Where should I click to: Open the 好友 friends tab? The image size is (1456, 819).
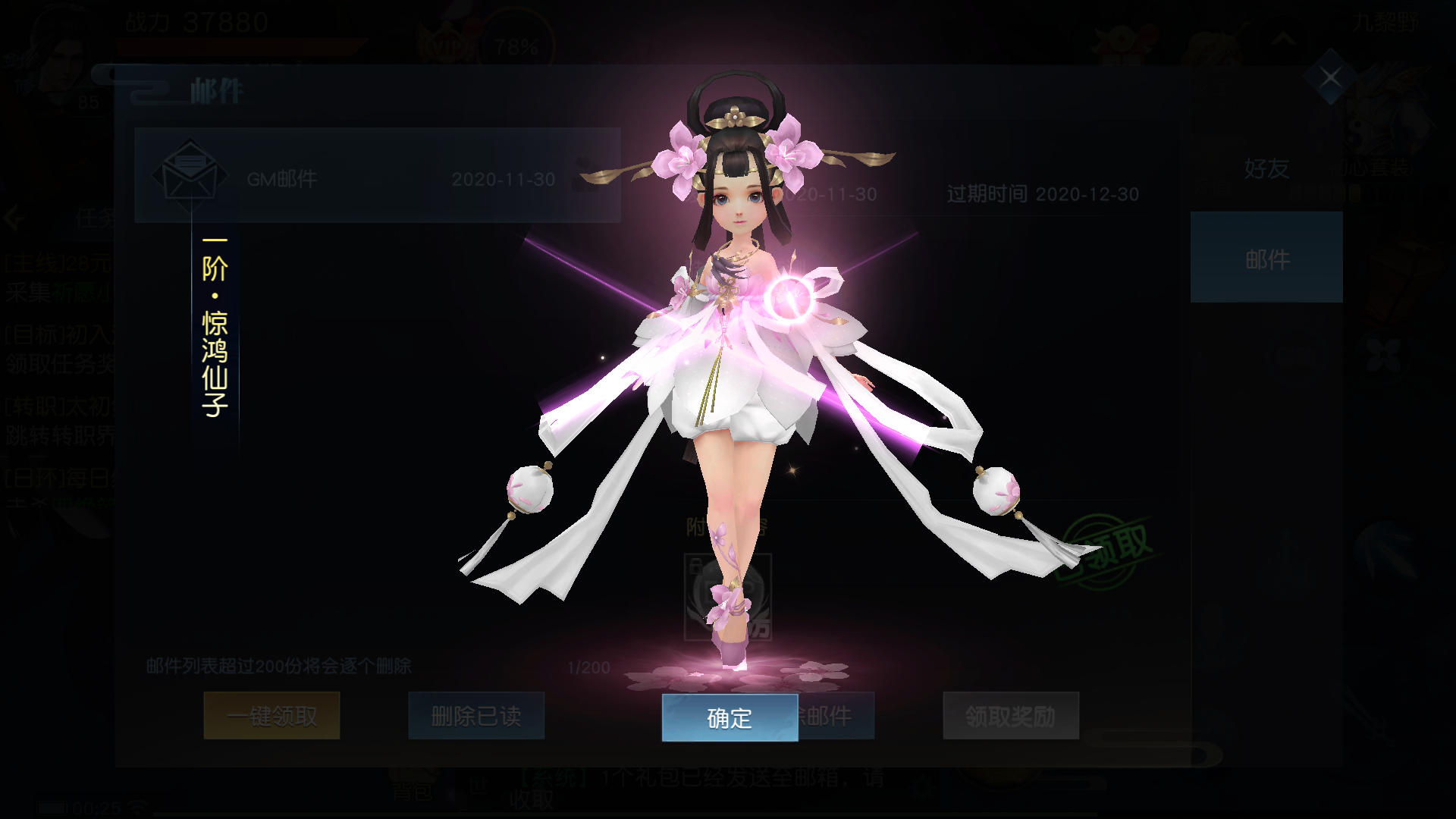pos(1266,168)
